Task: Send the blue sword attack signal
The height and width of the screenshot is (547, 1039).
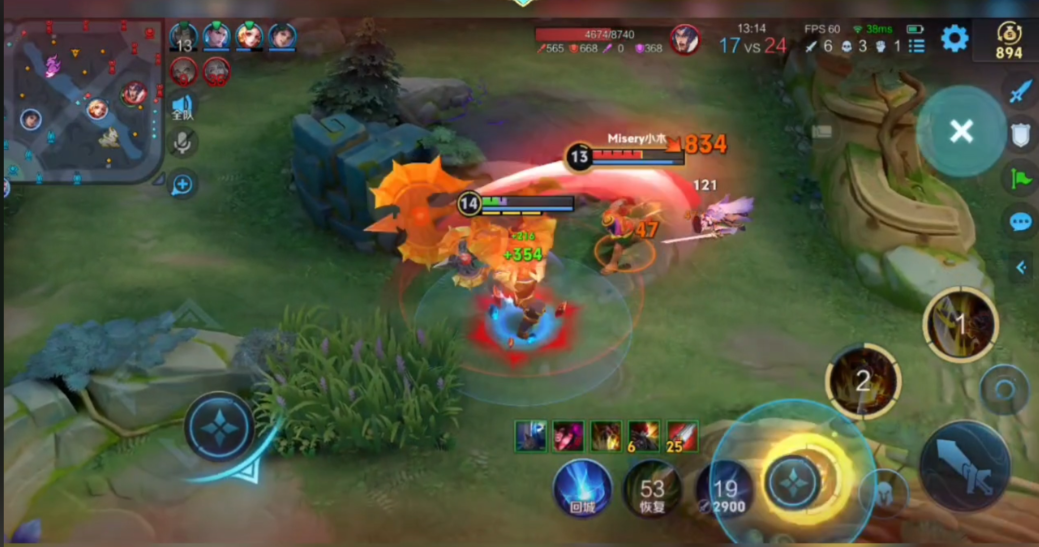Action: click(1019, 92)
